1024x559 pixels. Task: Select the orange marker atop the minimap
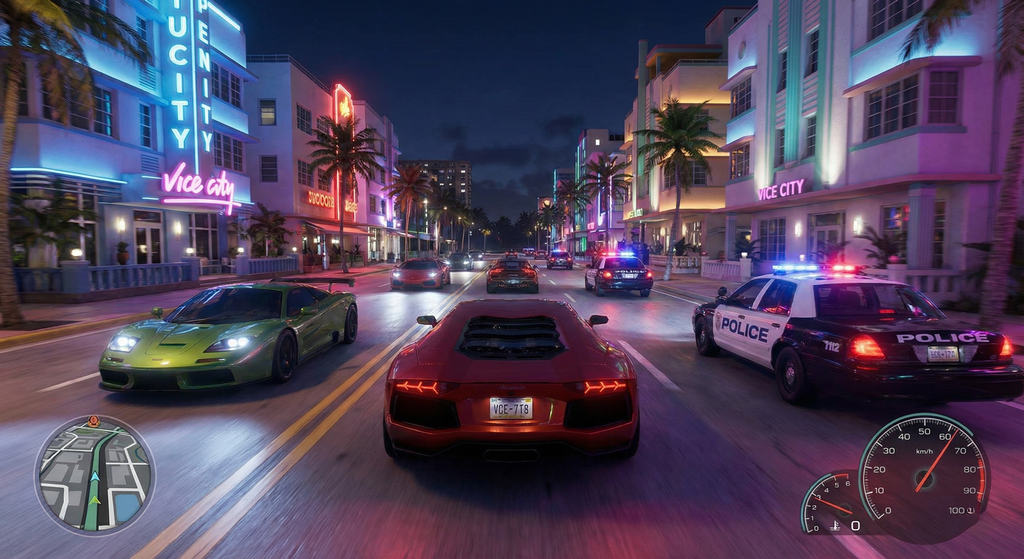pos(94,421)
